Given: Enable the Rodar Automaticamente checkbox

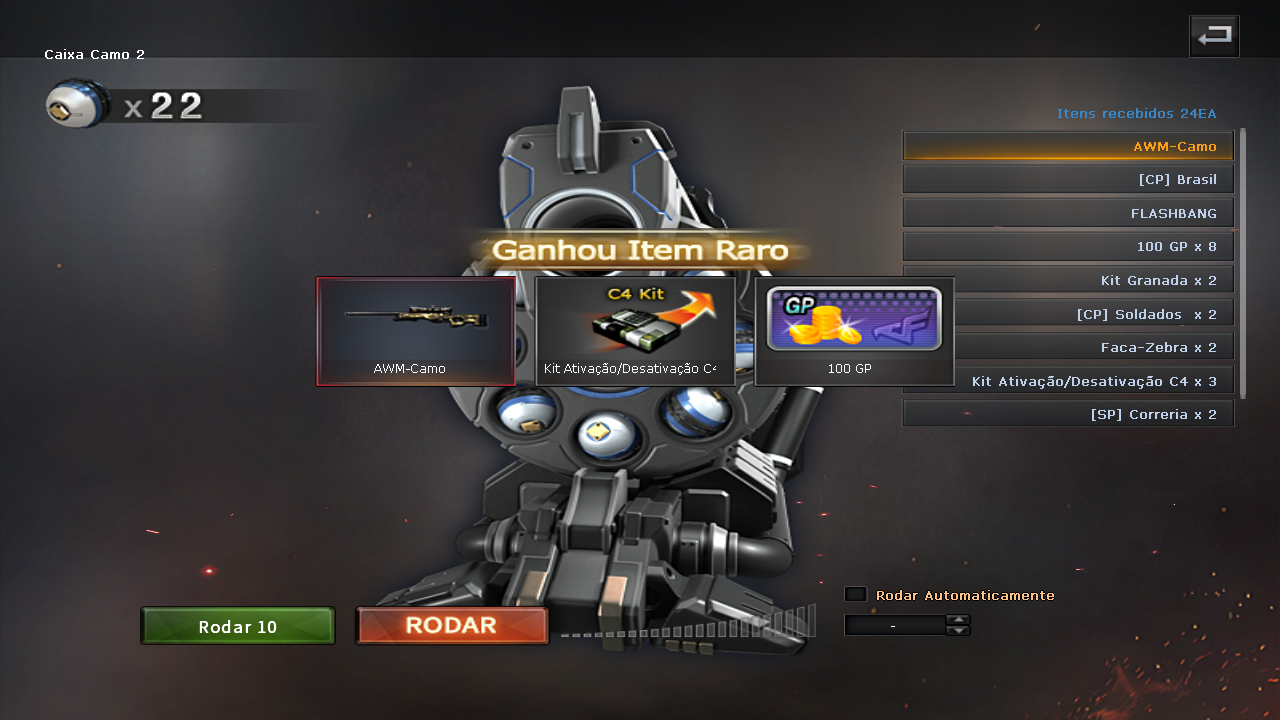Looking at the screenshot, I should pos(855,595).
